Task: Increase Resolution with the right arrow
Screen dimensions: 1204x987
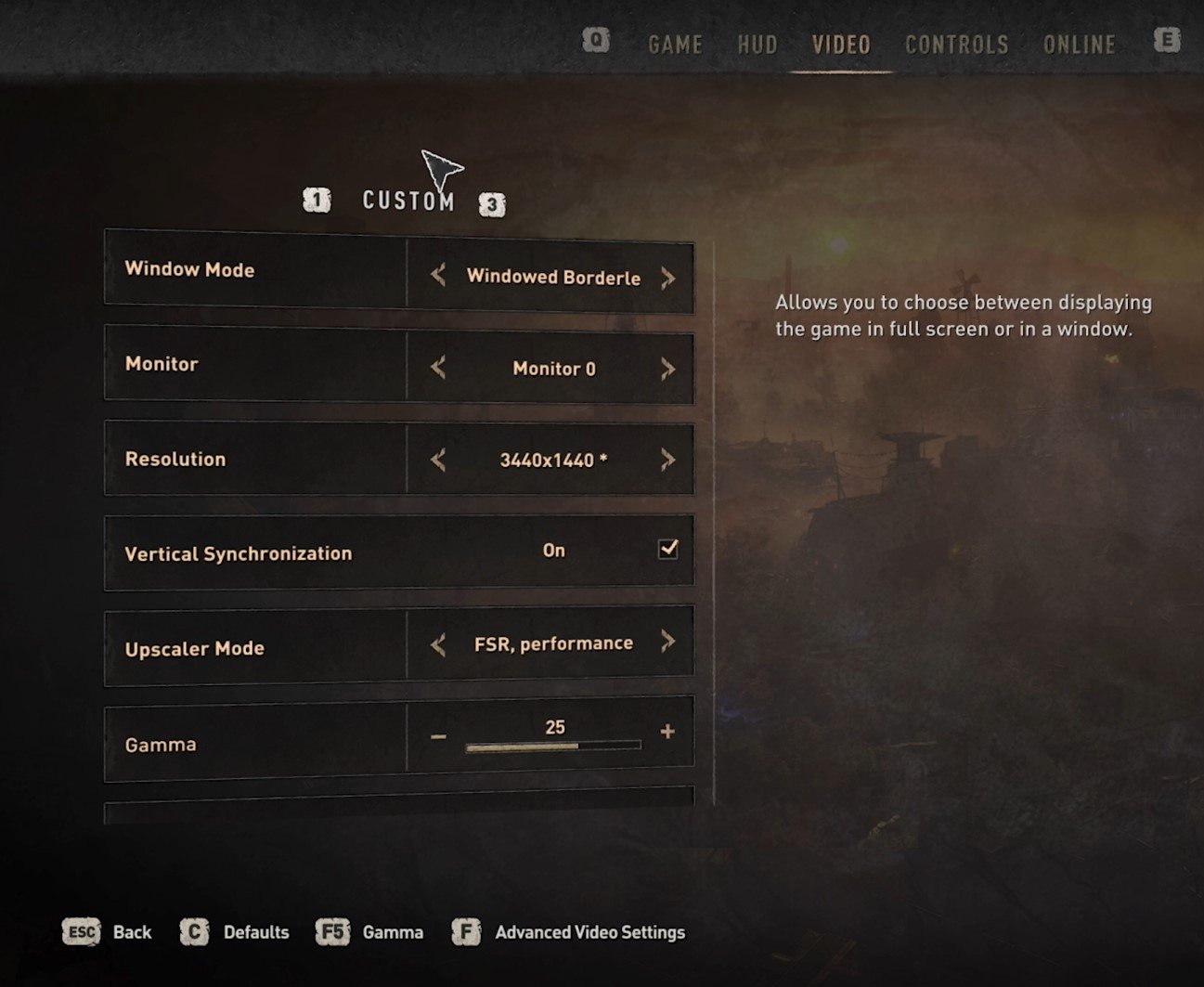Action: click(x=667, y=460)
